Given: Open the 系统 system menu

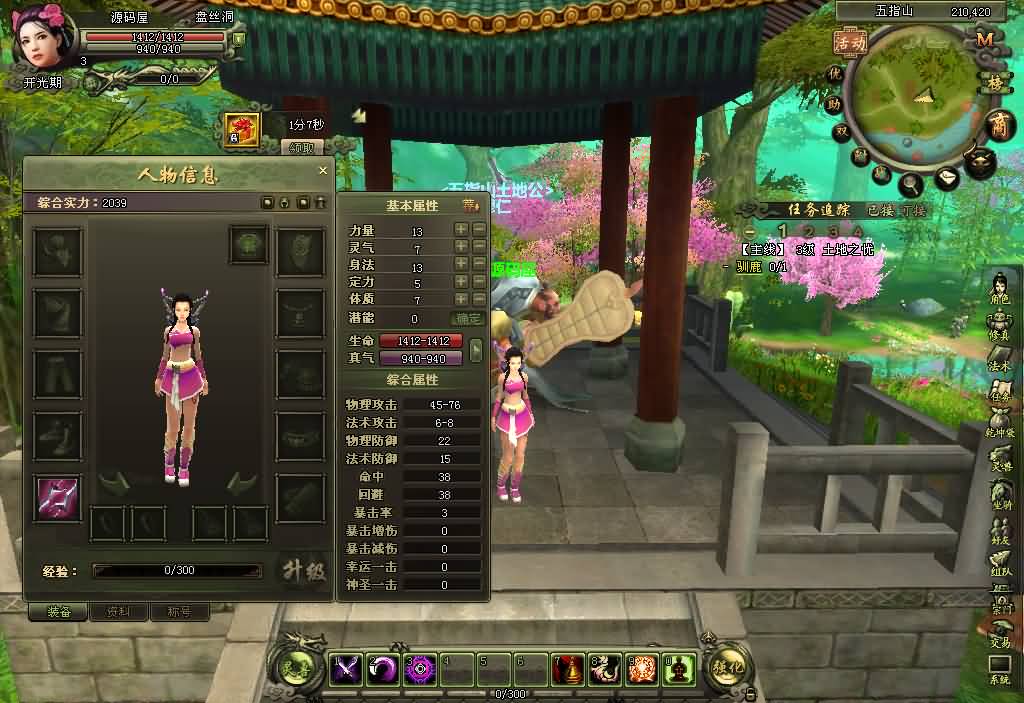Looking at the screenshot, I should (1000, 668).
